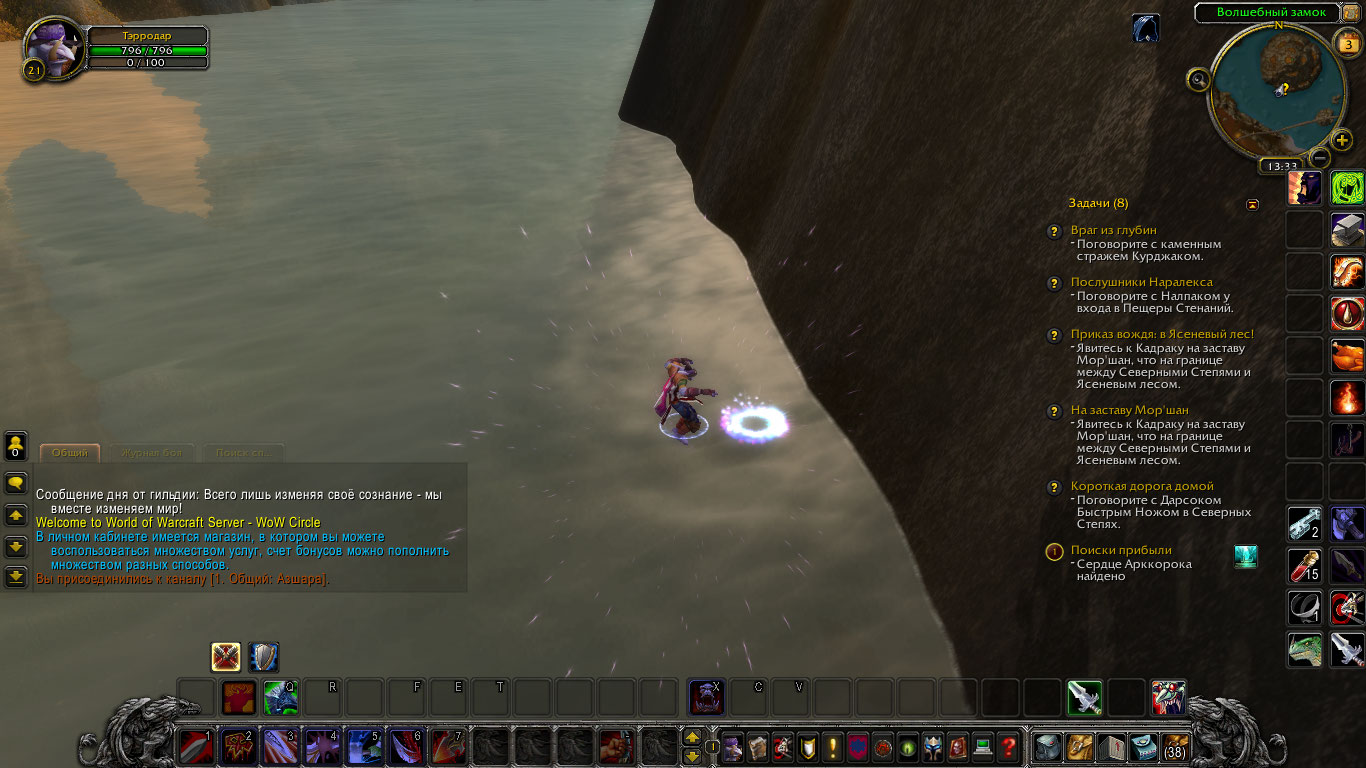
Task: Open the chat menu speech bubble button
Action: point(16,483)
